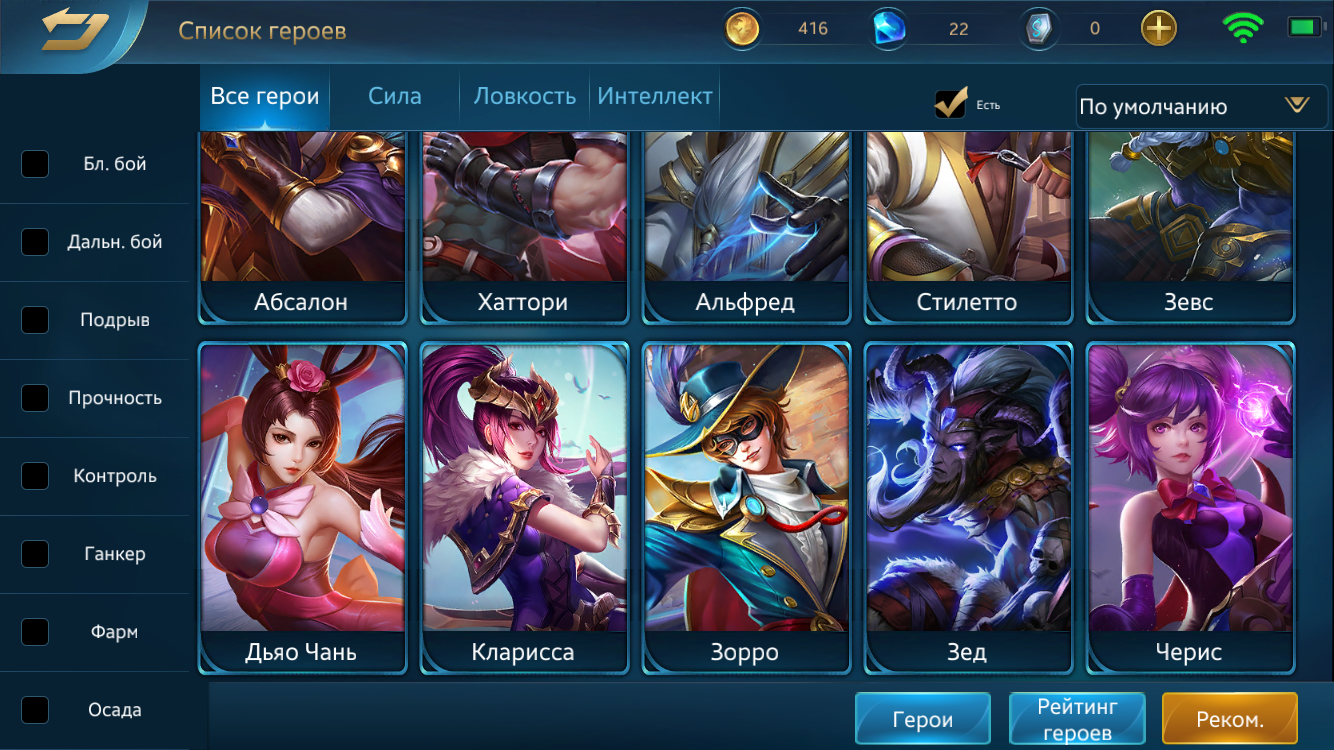1334x750 pixels.
Task: Open Рейтинг героев
Action: coord(1077,717)
